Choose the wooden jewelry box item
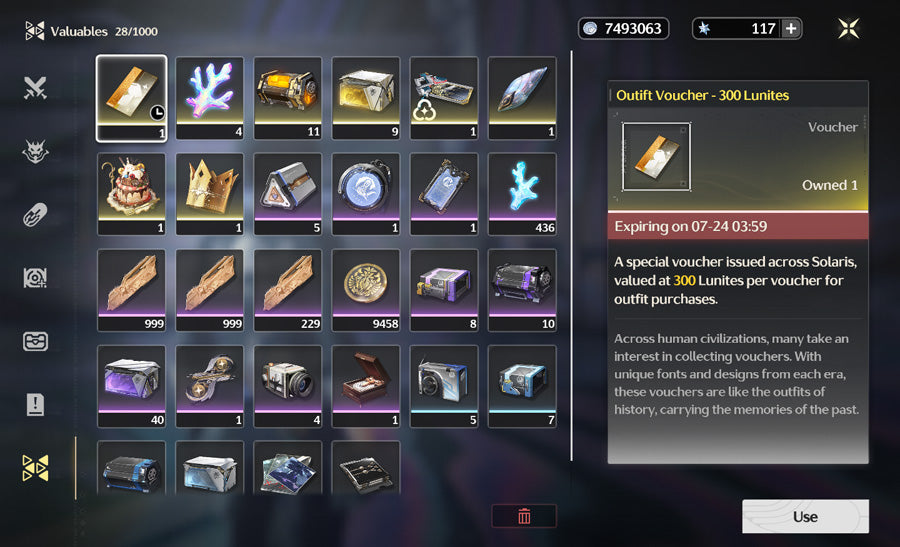This screenshot has width=900, height=547. (x=366, y=384)
